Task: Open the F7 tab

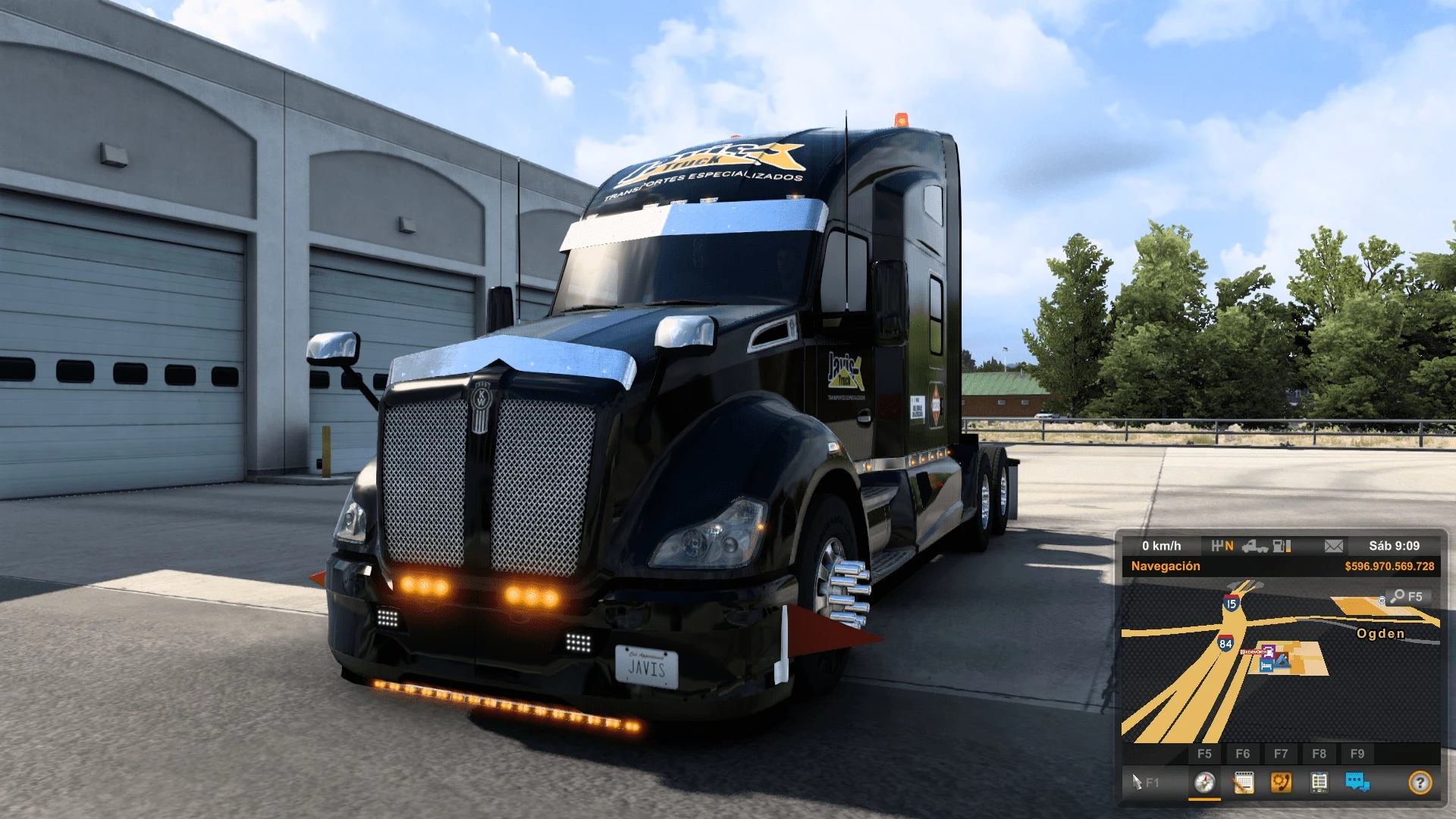Action: 1282,752
